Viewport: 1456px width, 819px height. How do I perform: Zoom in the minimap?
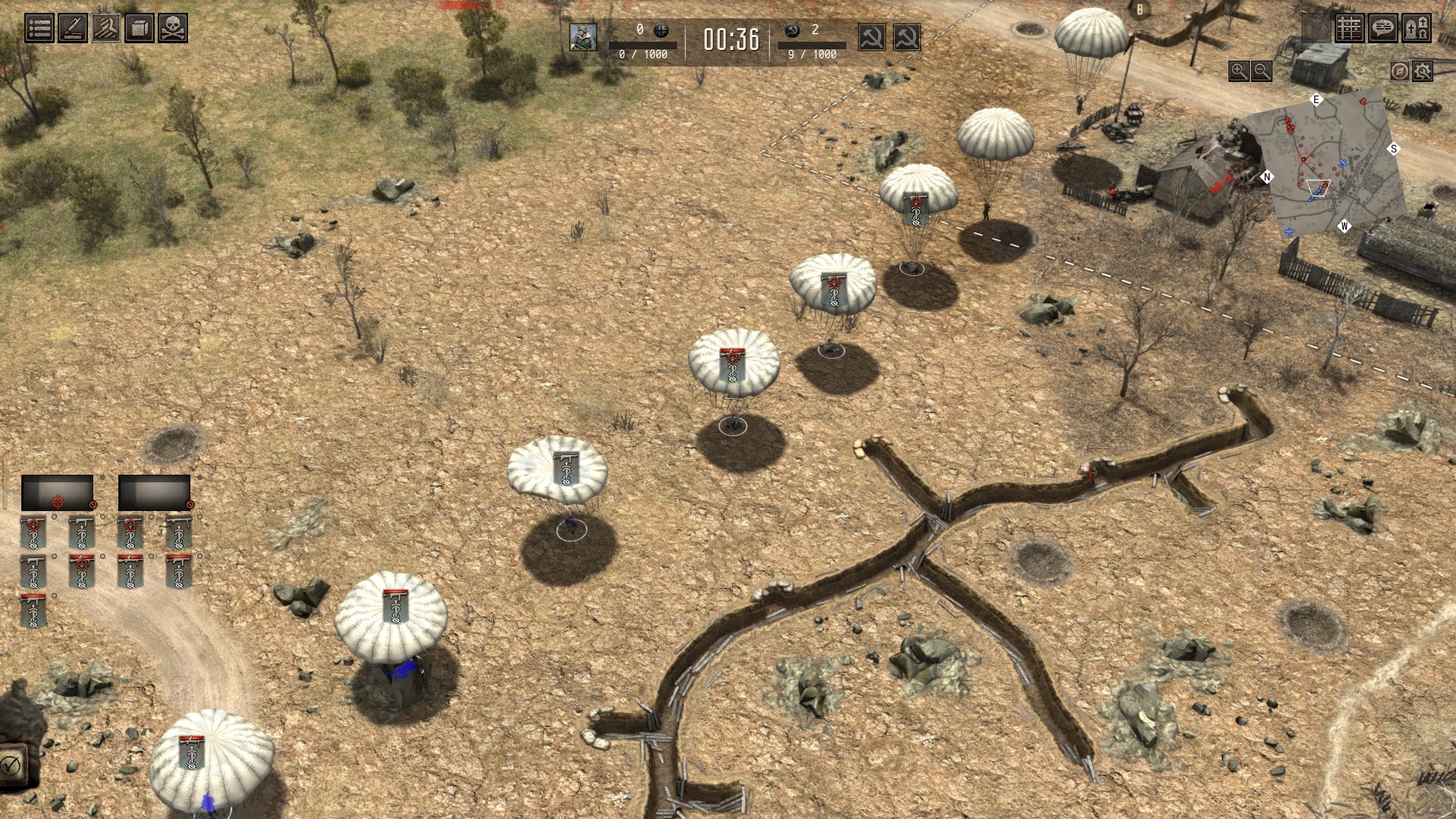coord(1238,71)
